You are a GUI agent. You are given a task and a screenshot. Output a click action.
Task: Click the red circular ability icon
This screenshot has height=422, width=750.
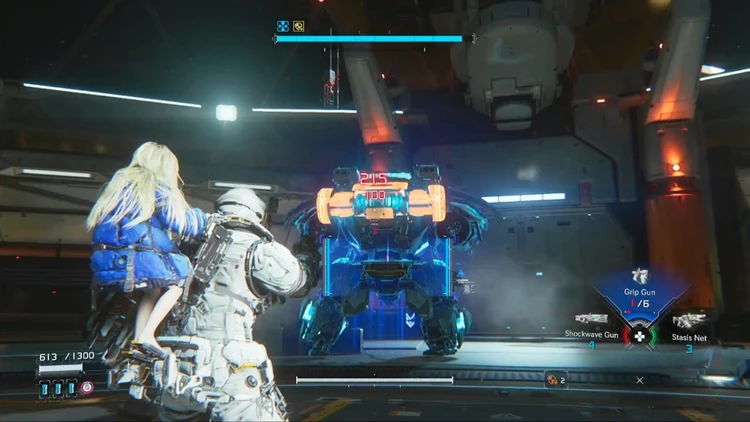(87, 387)
